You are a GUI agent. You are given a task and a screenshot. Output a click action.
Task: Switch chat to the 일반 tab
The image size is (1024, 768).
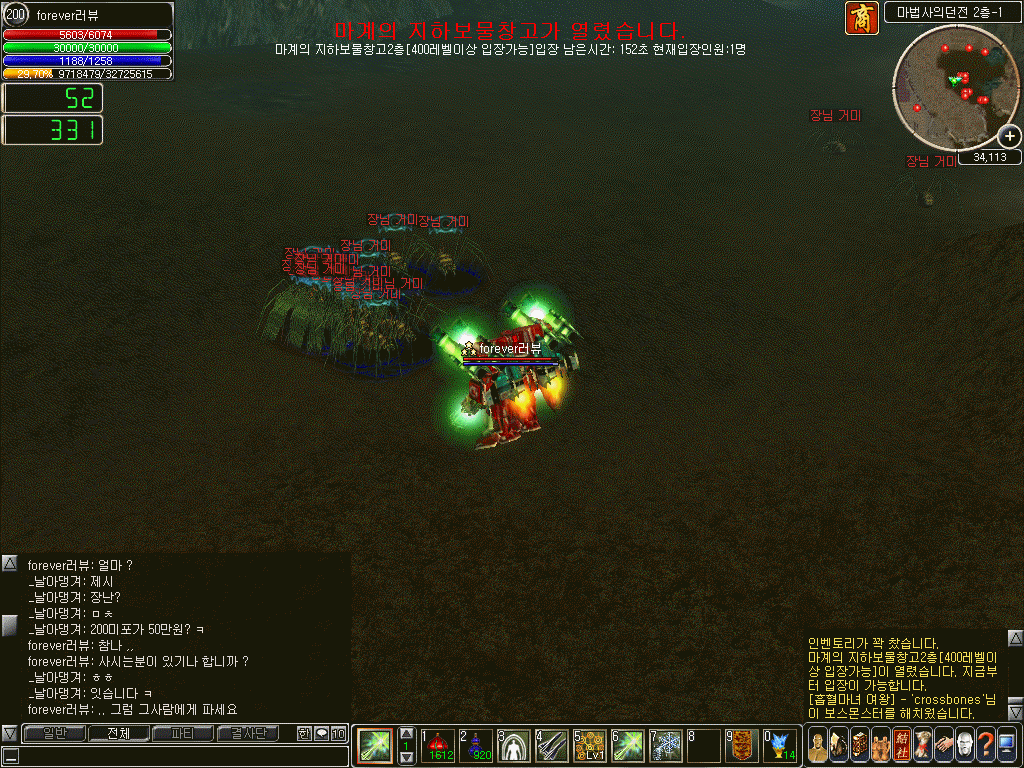(55, 734)
